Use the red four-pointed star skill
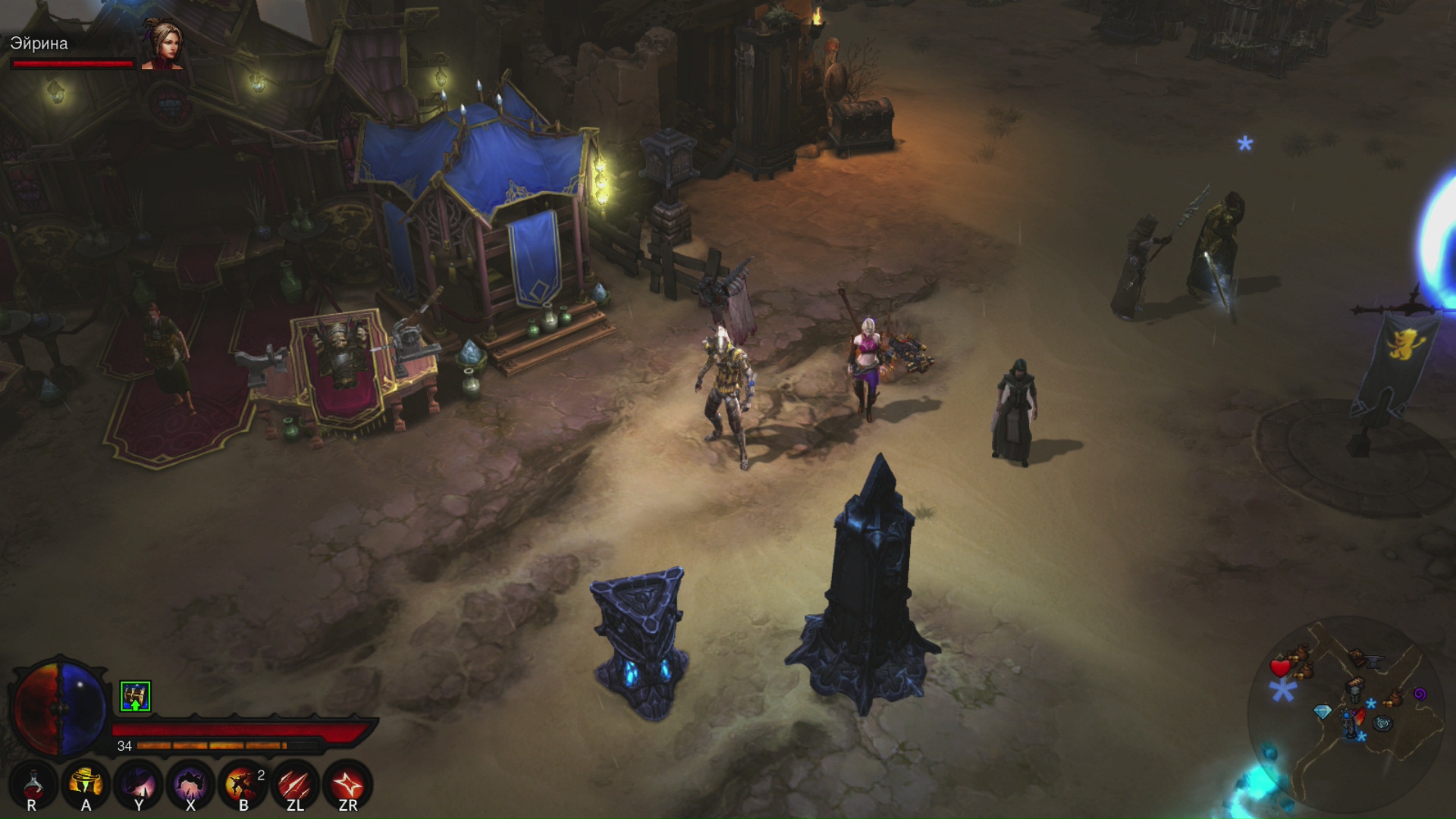Viewport: 1456px width, 819px height. [348, 784]
